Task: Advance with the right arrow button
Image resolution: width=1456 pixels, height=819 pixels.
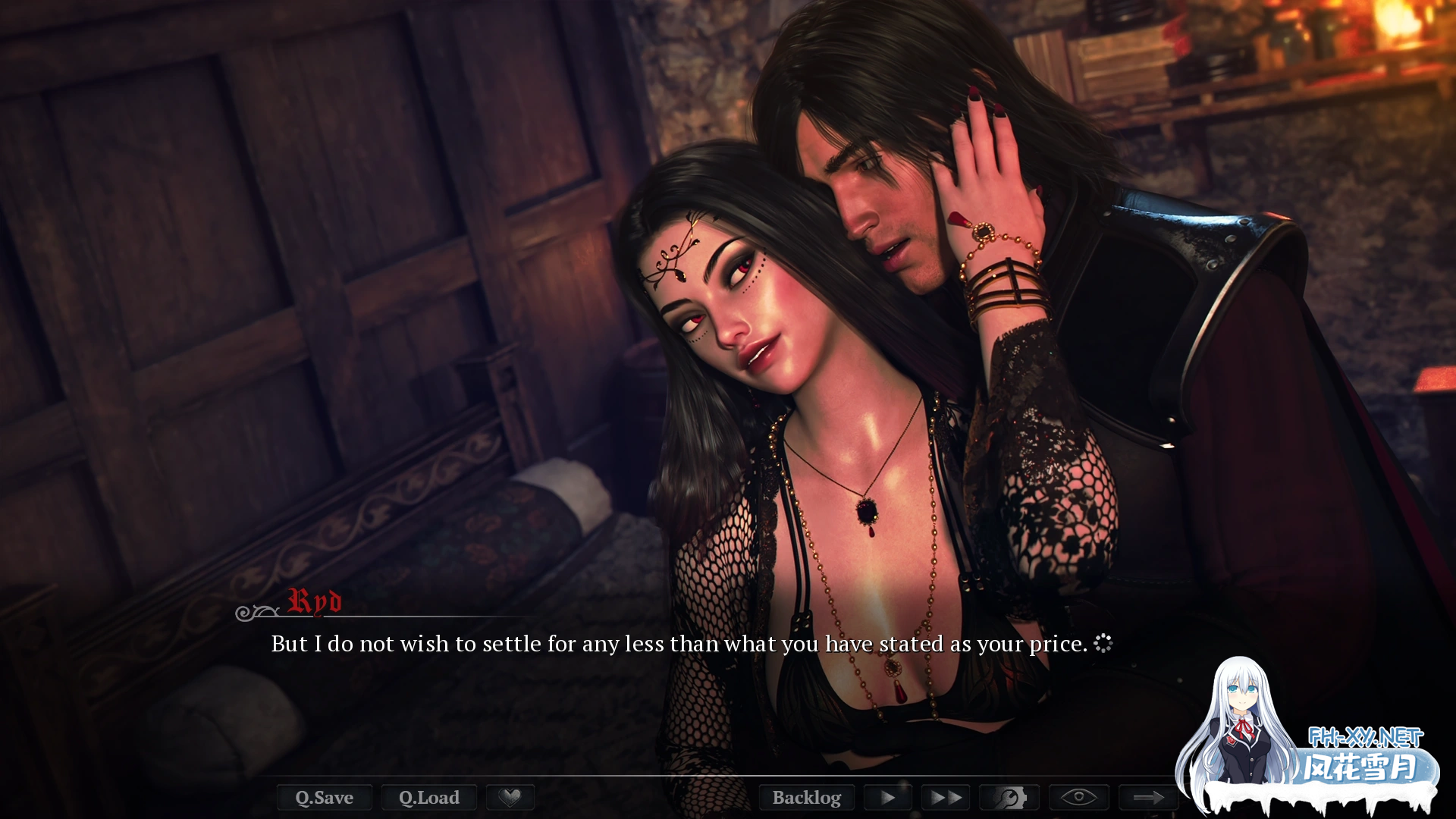Action: click(x=1148, y=798)
